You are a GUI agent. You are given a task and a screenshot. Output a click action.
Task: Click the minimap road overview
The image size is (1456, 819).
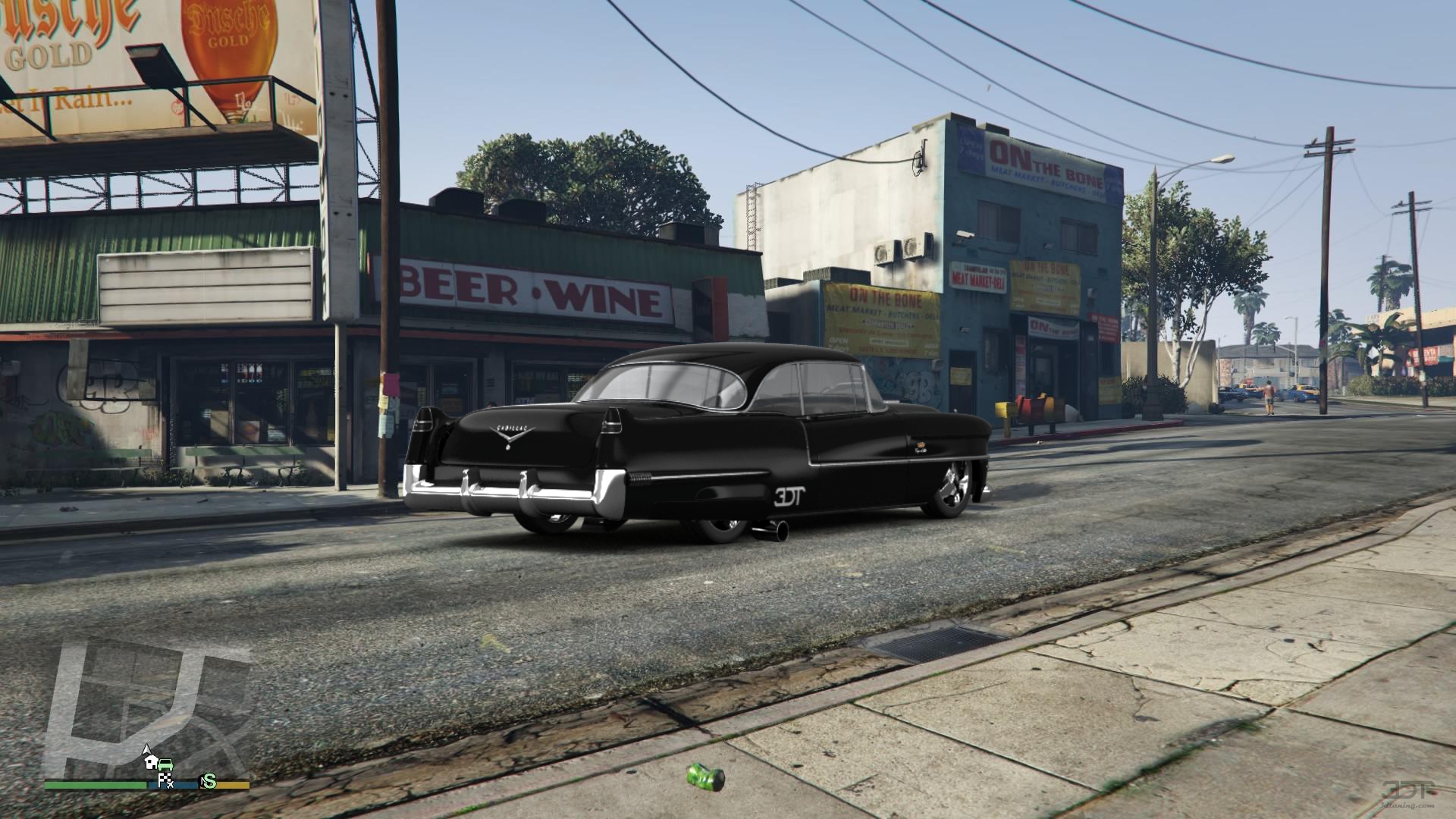point(144,705)
